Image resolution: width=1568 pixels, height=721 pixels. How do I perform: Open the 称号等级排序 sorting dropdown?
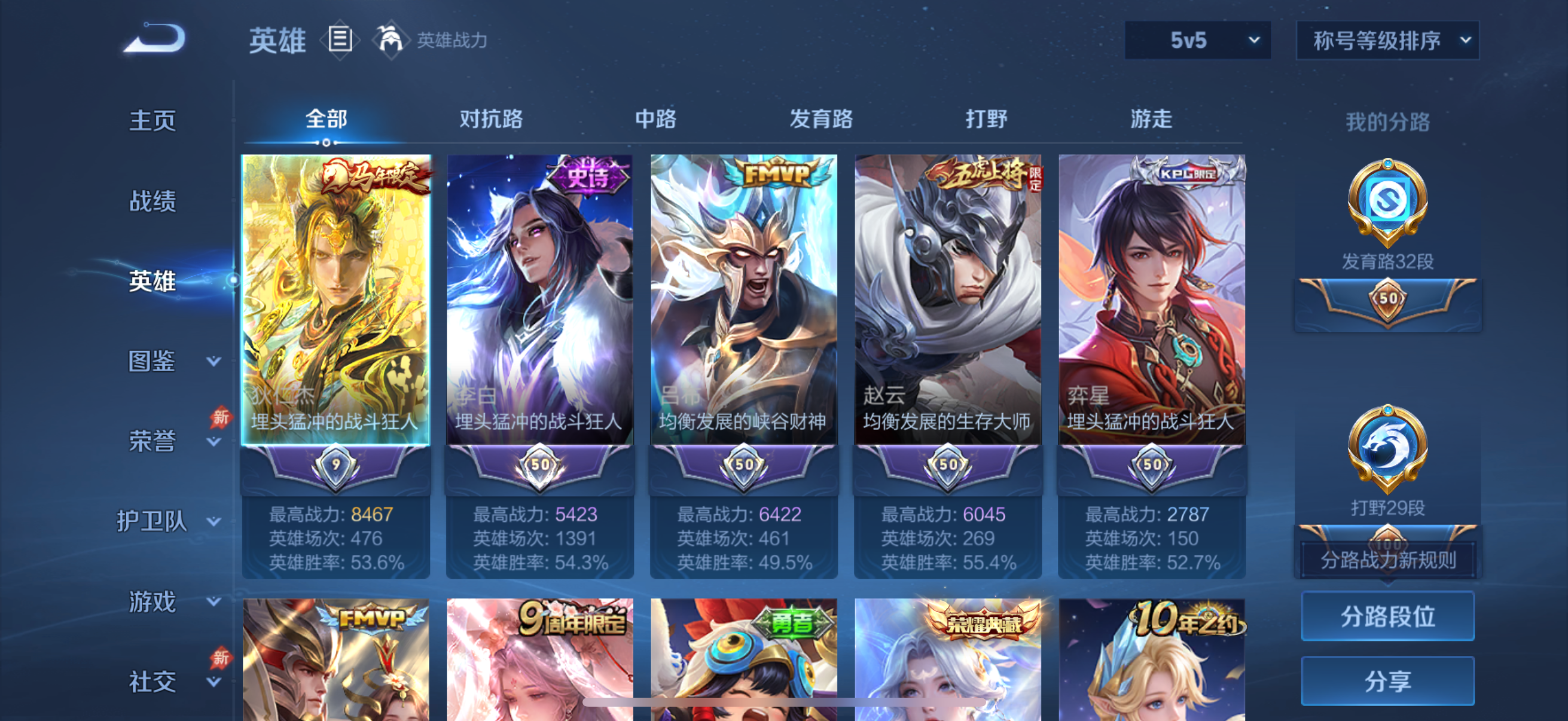pyautogui.click(x=1388, y=41)
